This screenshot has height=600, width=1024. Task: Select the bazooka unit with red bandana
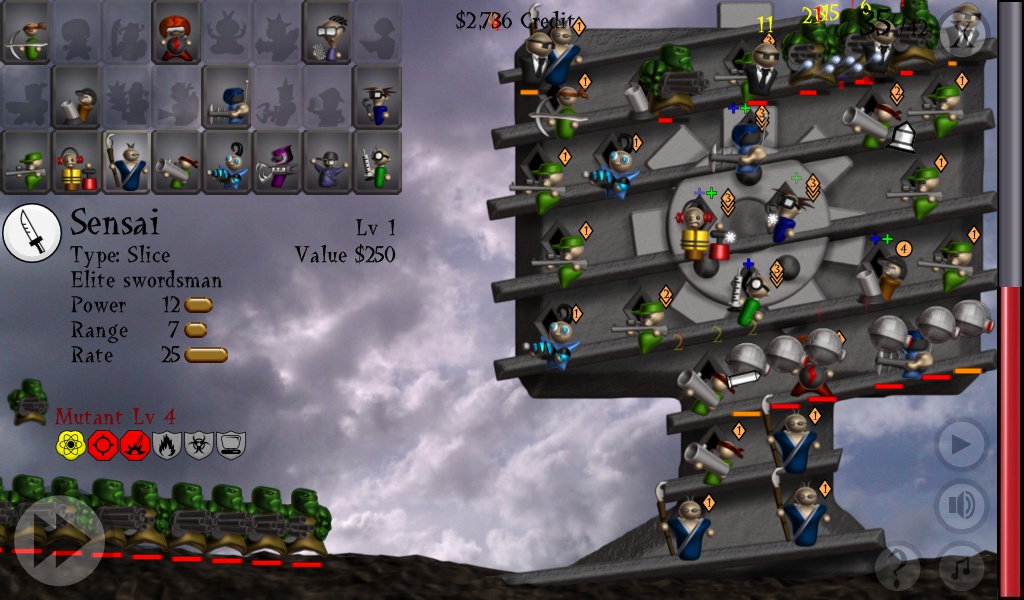tap(177, 161)
